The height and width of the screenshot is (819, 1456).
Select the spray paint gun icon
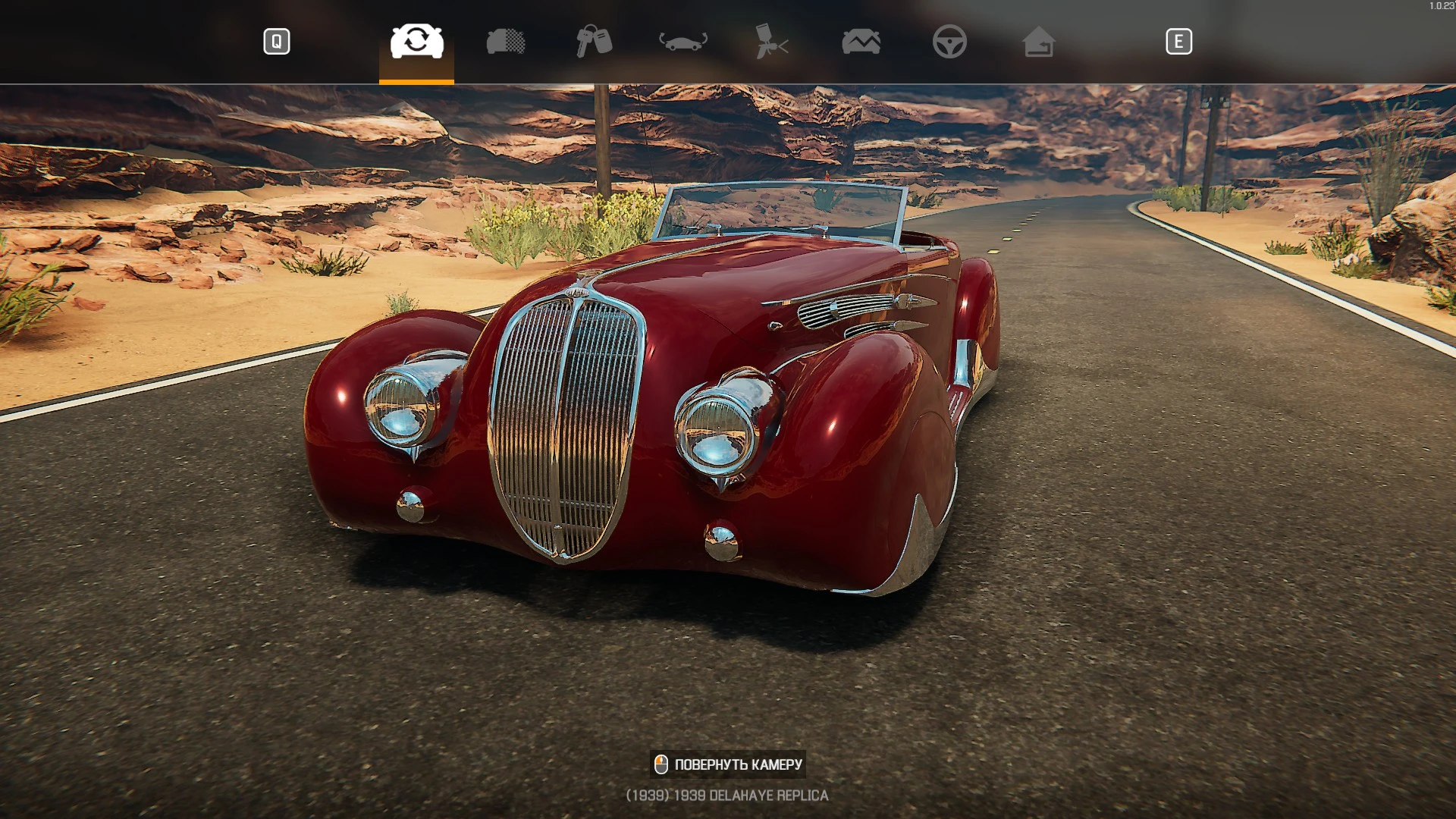click(x=773, y=42)
